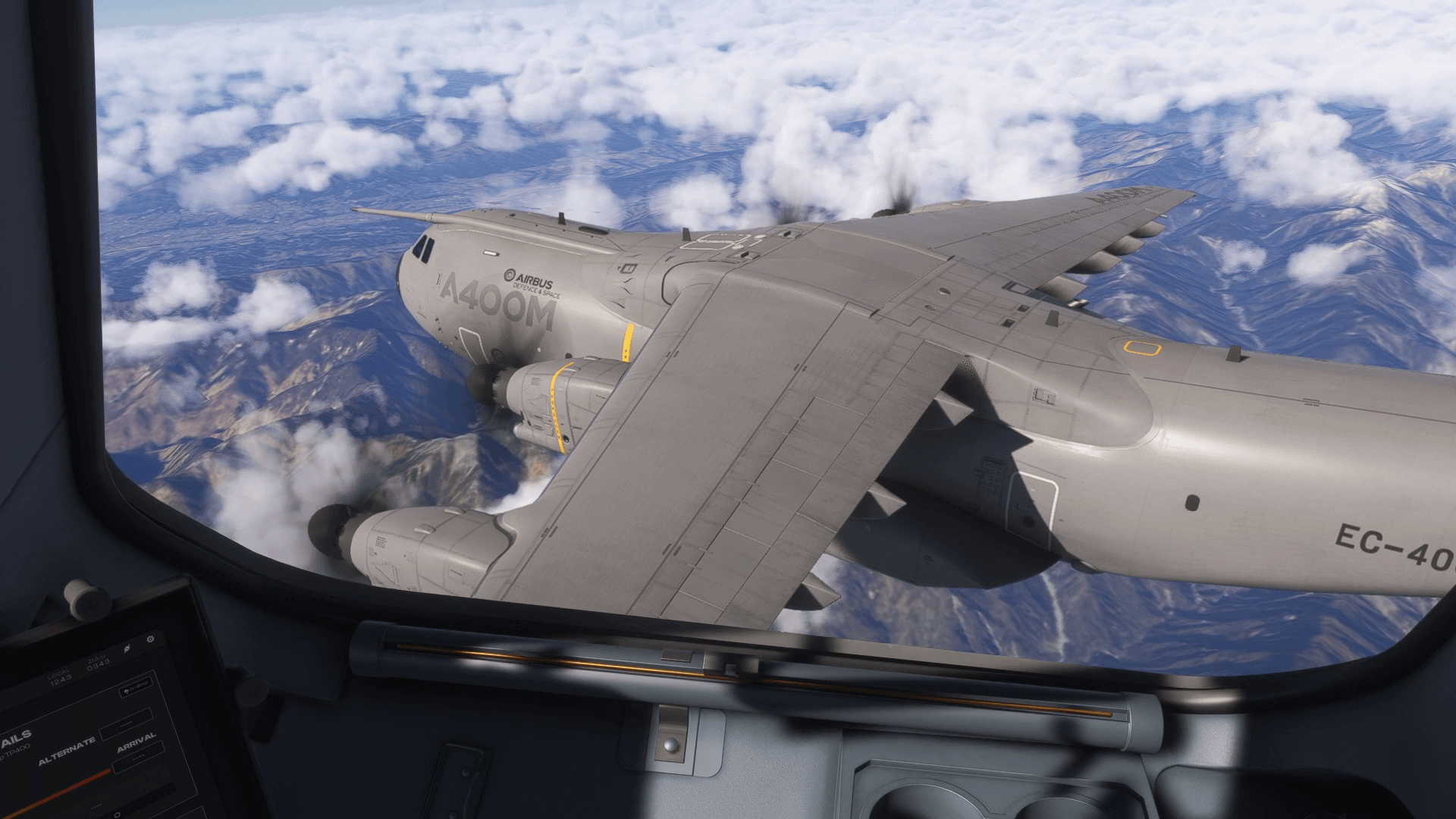
Task: Open the dashed selector above ALTERNATE
Action: 125,724
